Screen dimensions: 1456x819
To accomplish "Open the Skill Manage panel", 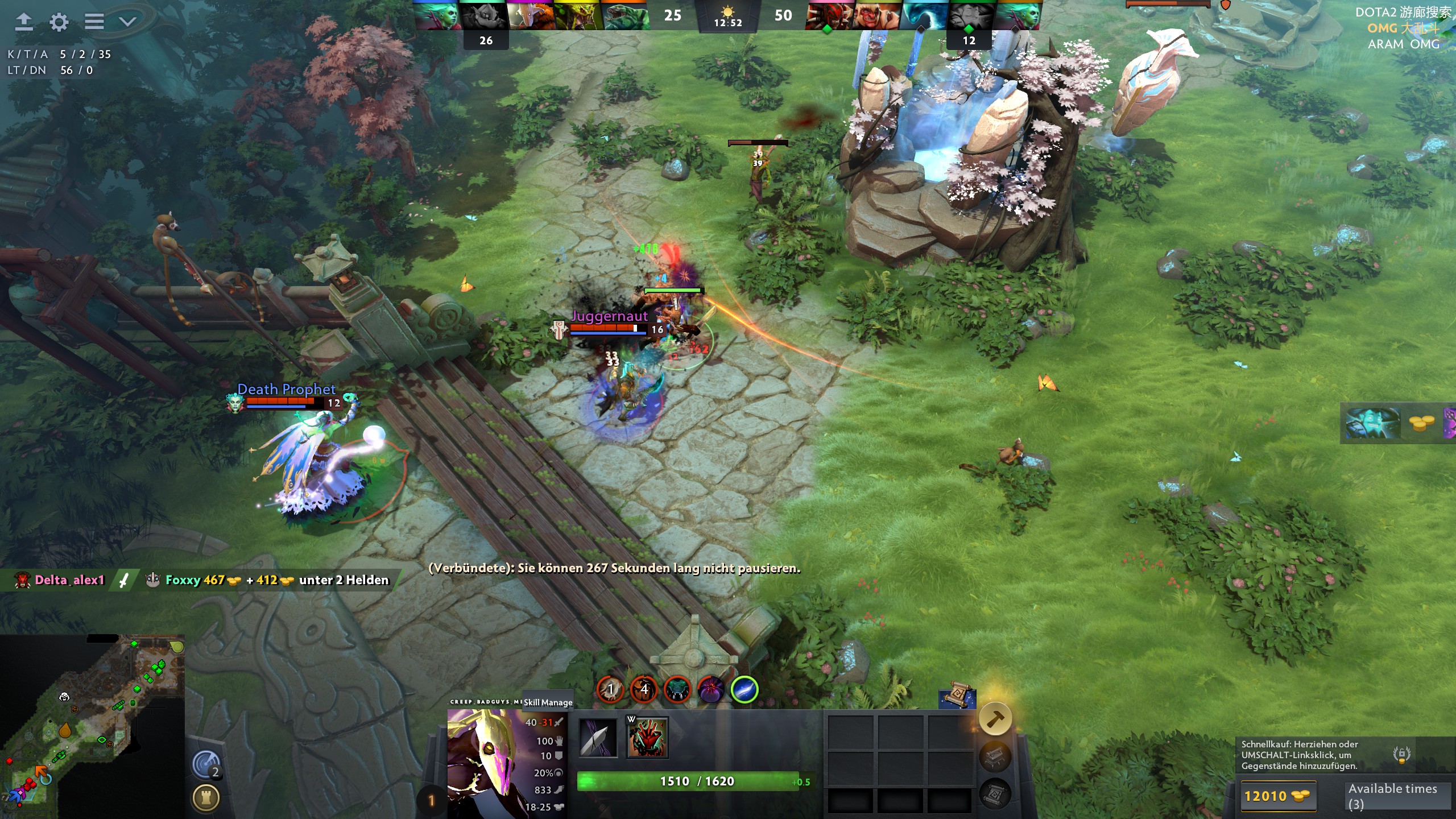I will coord(548,702).
